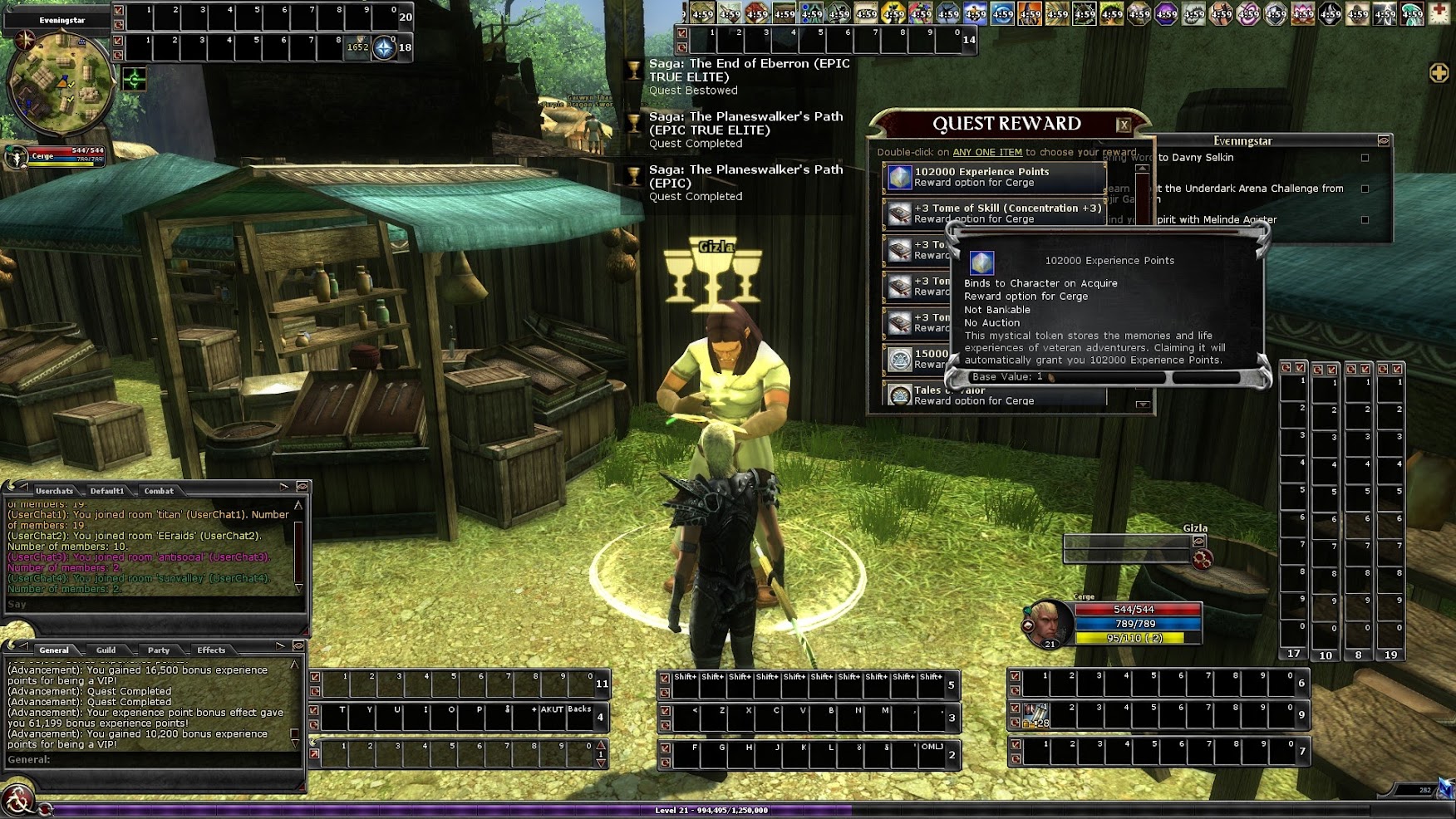Tick the Melinde Agister objective checkbox
Screen dimensions: 1456x819
click(1365, 220)
